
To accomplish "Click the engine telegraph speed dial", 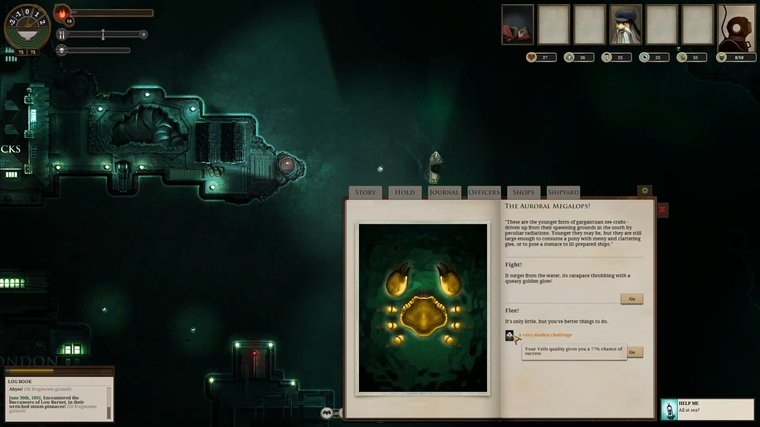I will [26, 25].
